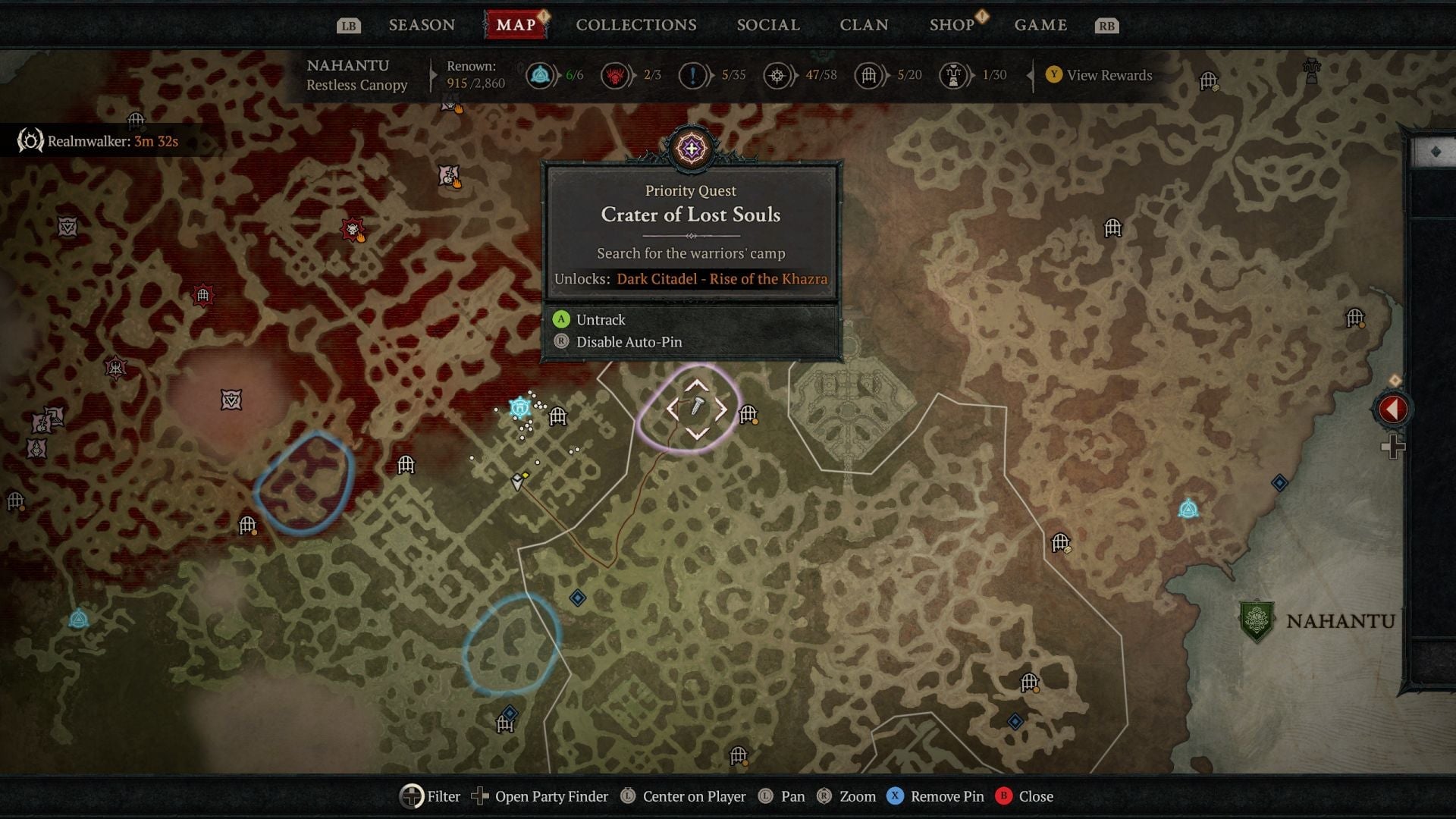The height and width of the screenshot is (819, 1456).
Task: Untrack the Crater of Lost Souls quest
Action: [x=600, y=319]
